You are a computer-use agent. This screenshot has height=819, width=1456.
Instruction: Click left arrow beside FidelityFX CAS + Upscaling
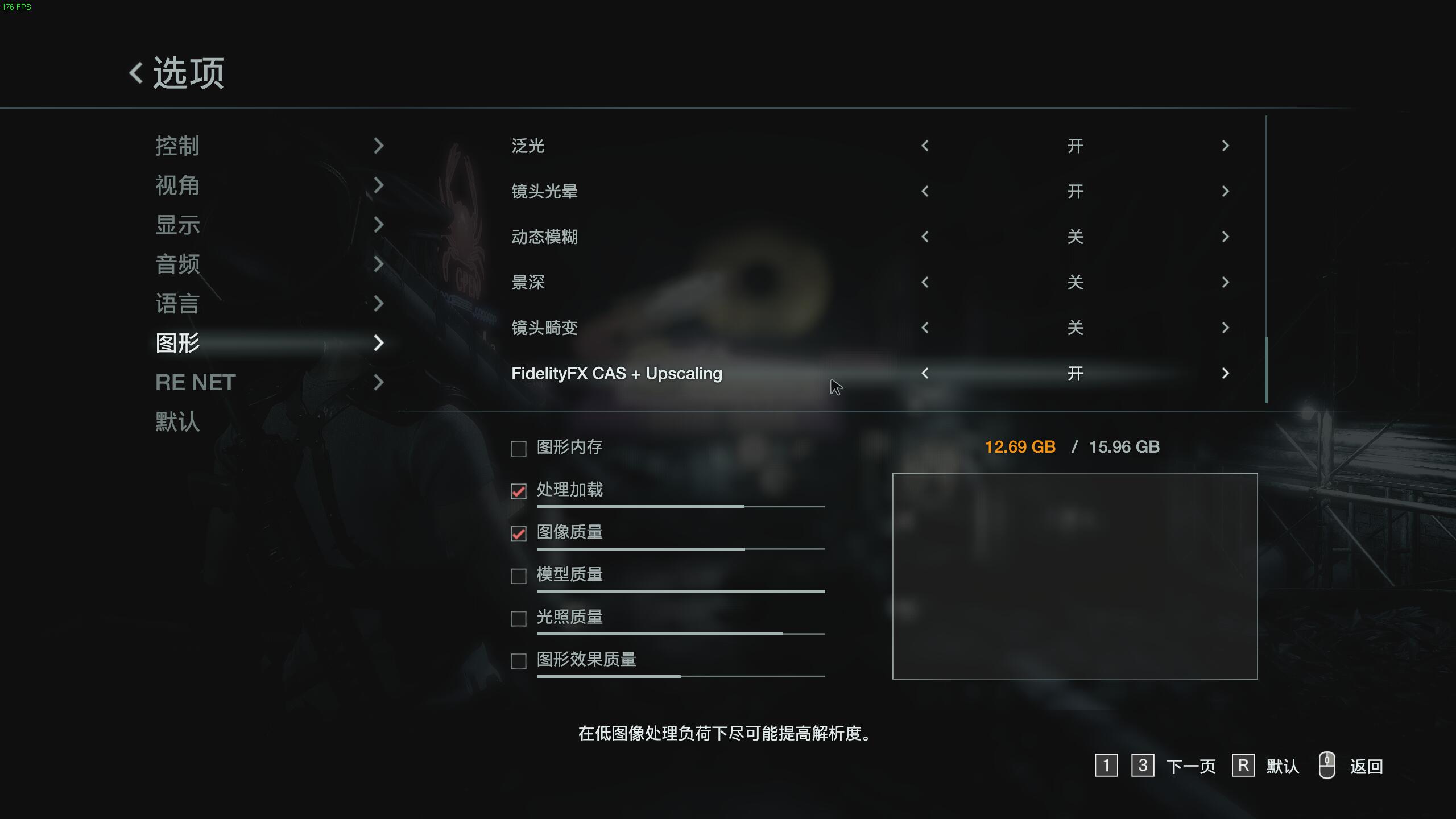coord(924,374)
